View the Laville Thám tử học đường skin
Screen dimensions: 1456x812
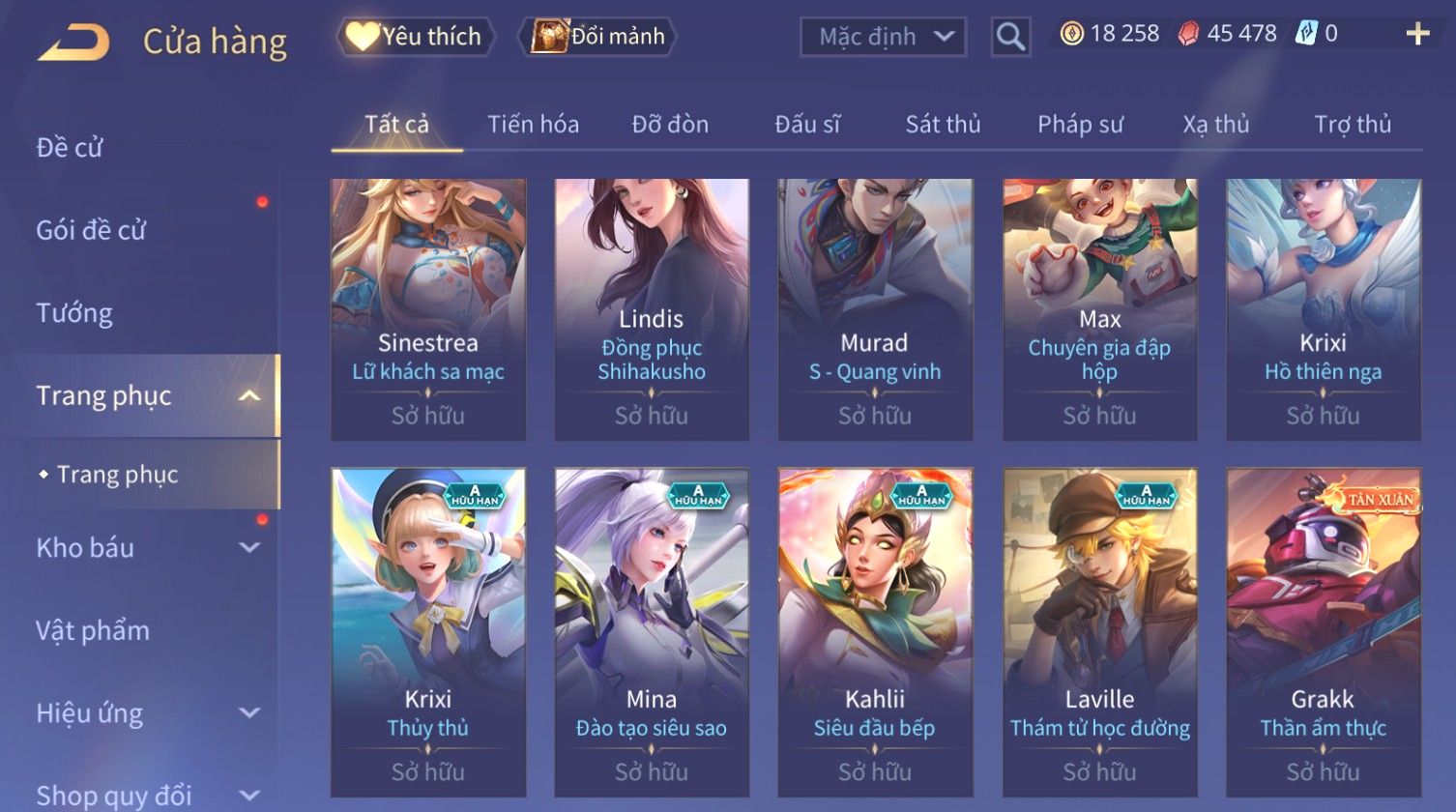pyautogui.click(x=1099, y=631)
